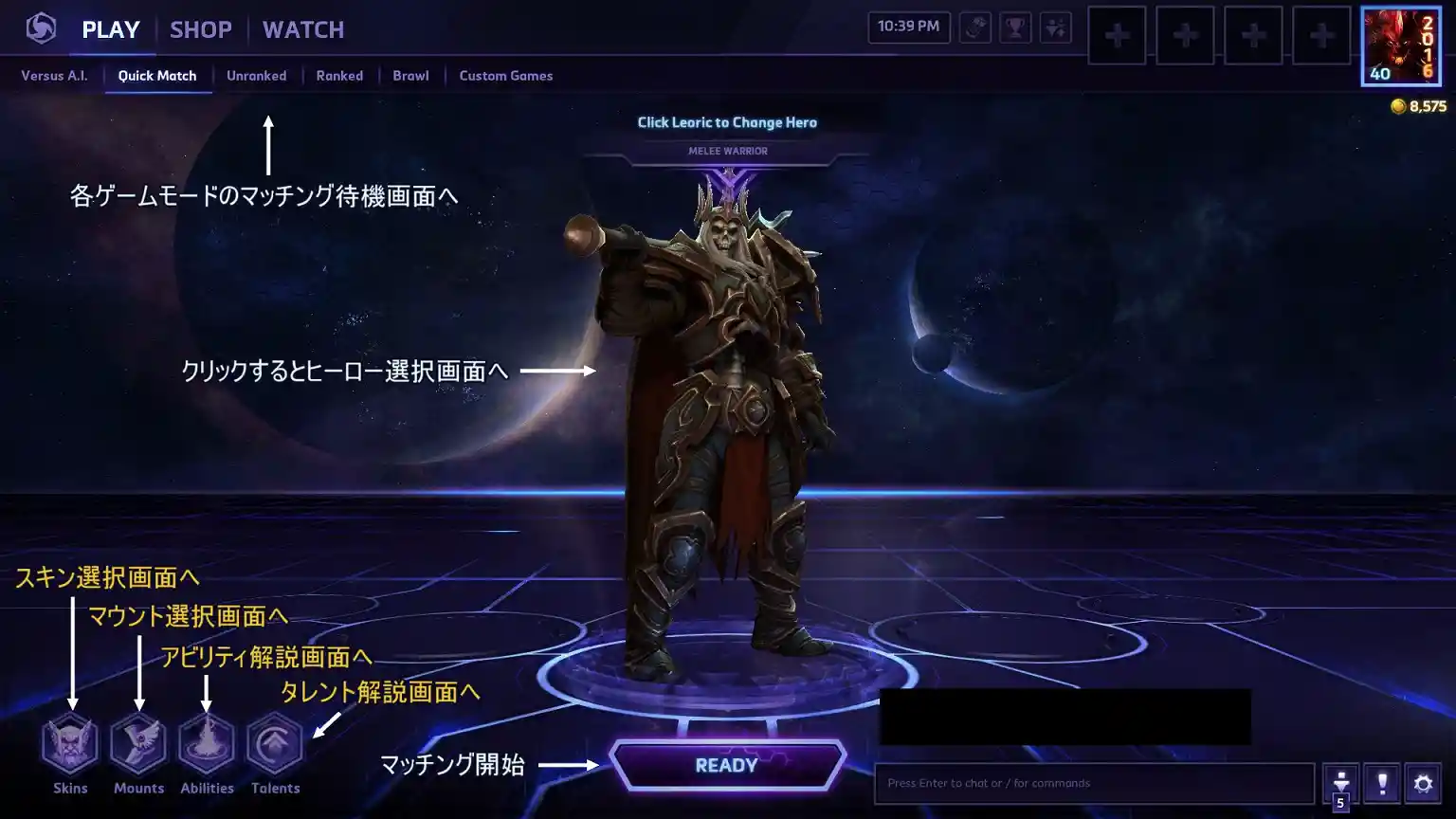Select the PLAY menu
Image resolution: width=1456 pixels, height=819 pixels.
(x=111, y=29)
